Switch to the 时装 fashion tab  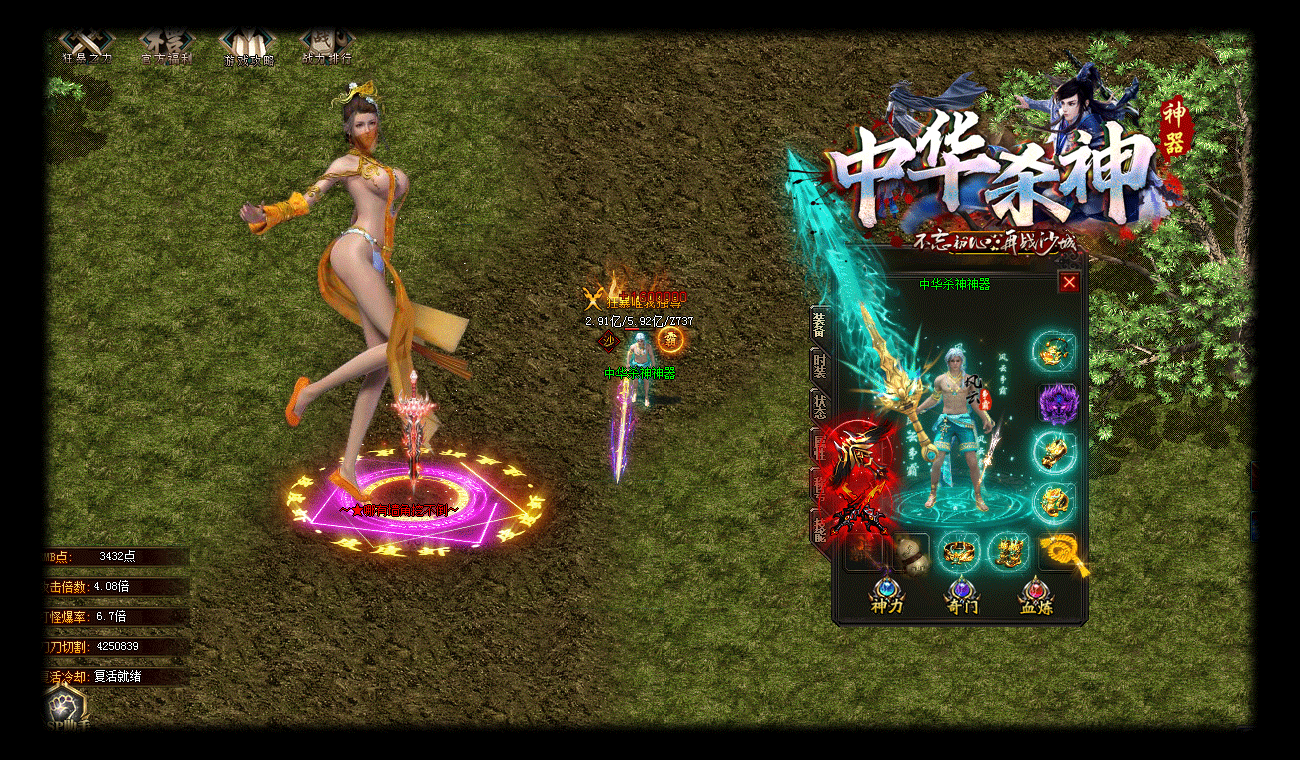click(x=819, y=366)
